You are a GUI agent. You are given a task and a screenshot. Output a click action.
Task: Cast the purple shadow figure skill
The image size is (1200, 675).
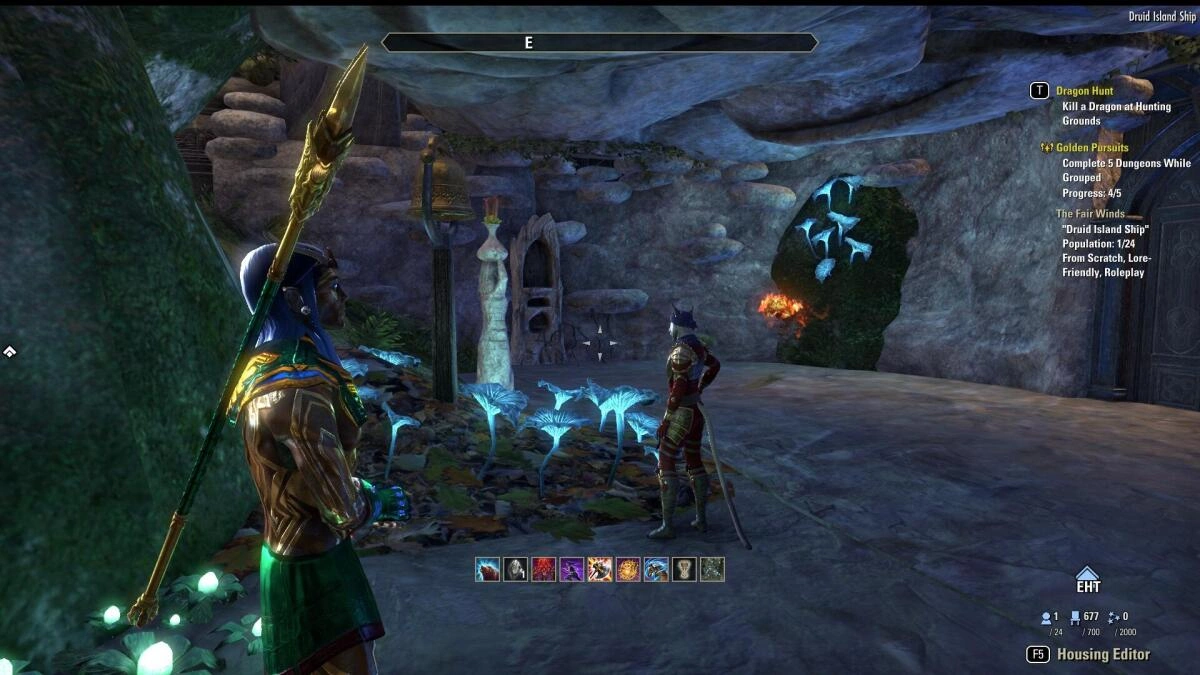[x=572, y=569]
